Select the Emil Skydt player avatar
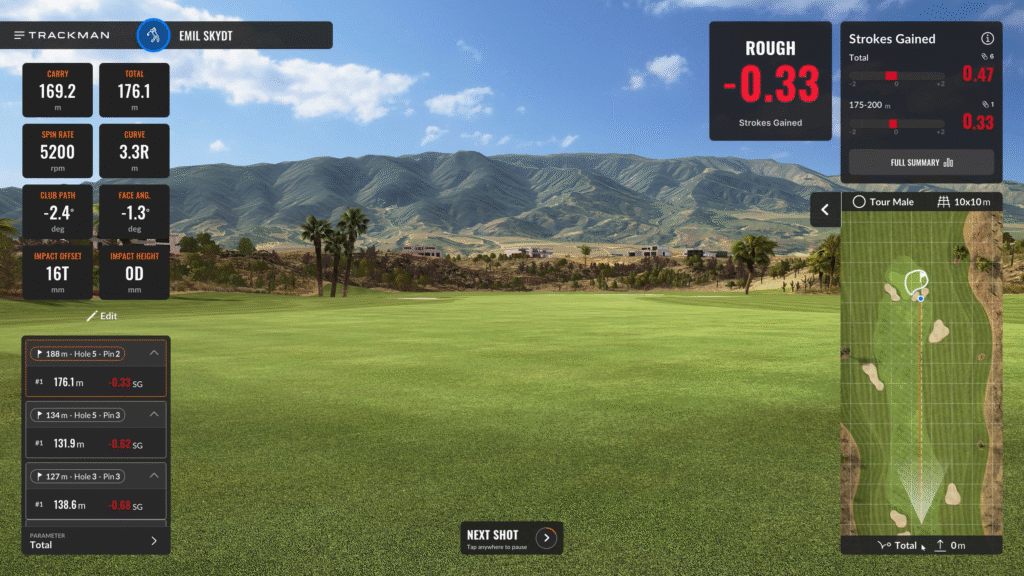The width and height of the screenshot is (1024, 576). [152, 35]
